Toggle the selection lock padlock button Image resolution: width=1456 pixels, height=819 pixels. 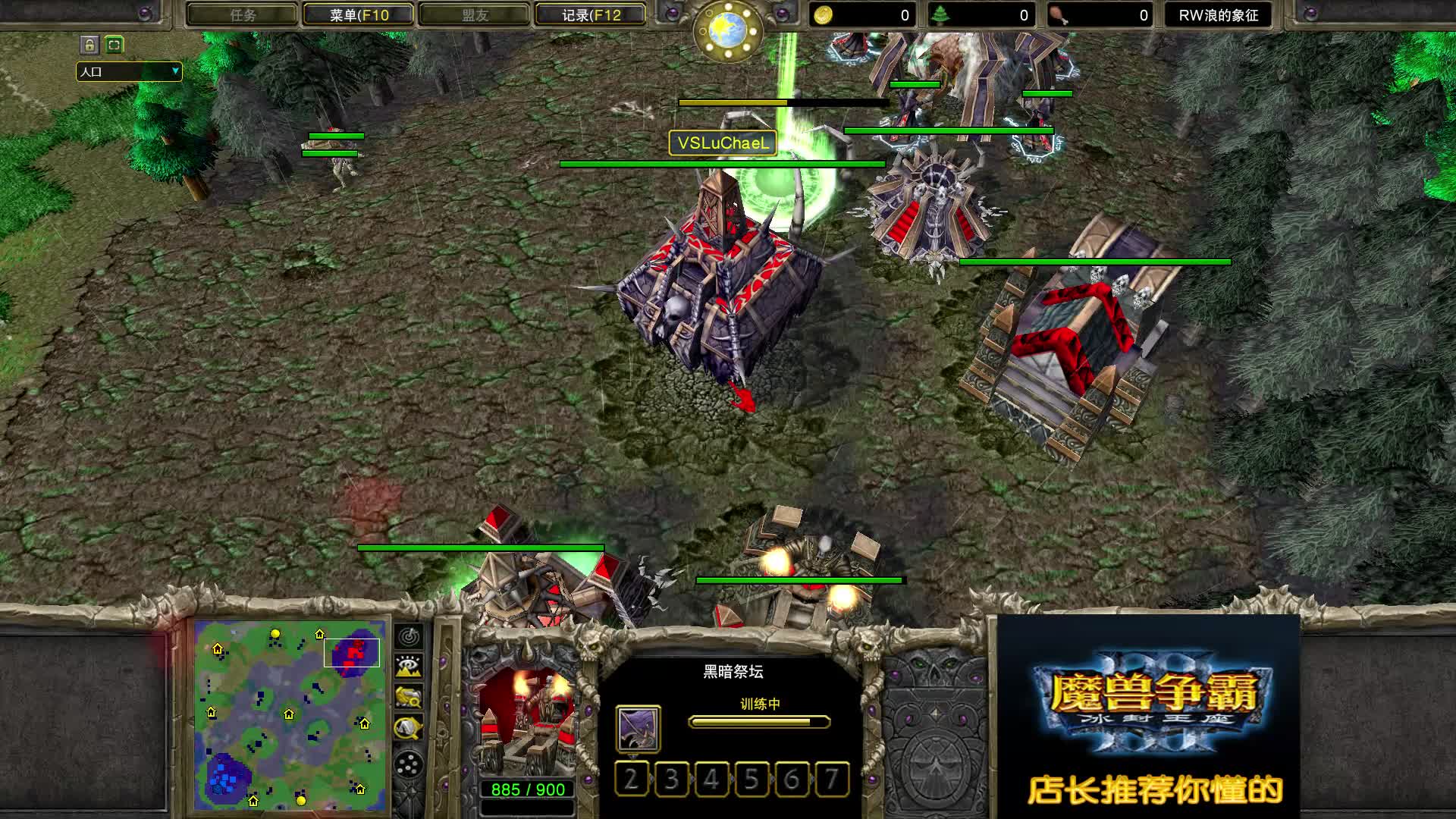coord(90,45)
